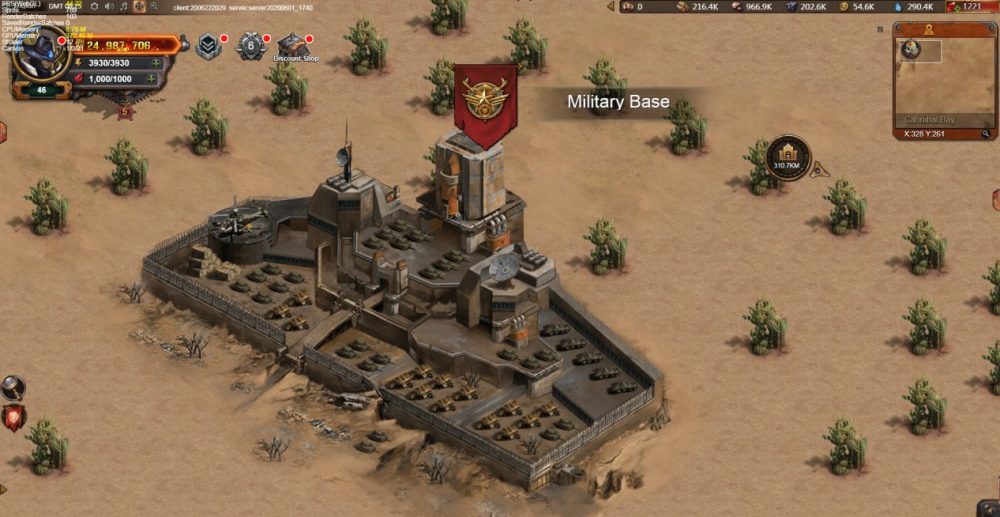Toggle sound with the speaker icon
The image size is (1000, 517).
pyautogui.click(x=108, y=6)
